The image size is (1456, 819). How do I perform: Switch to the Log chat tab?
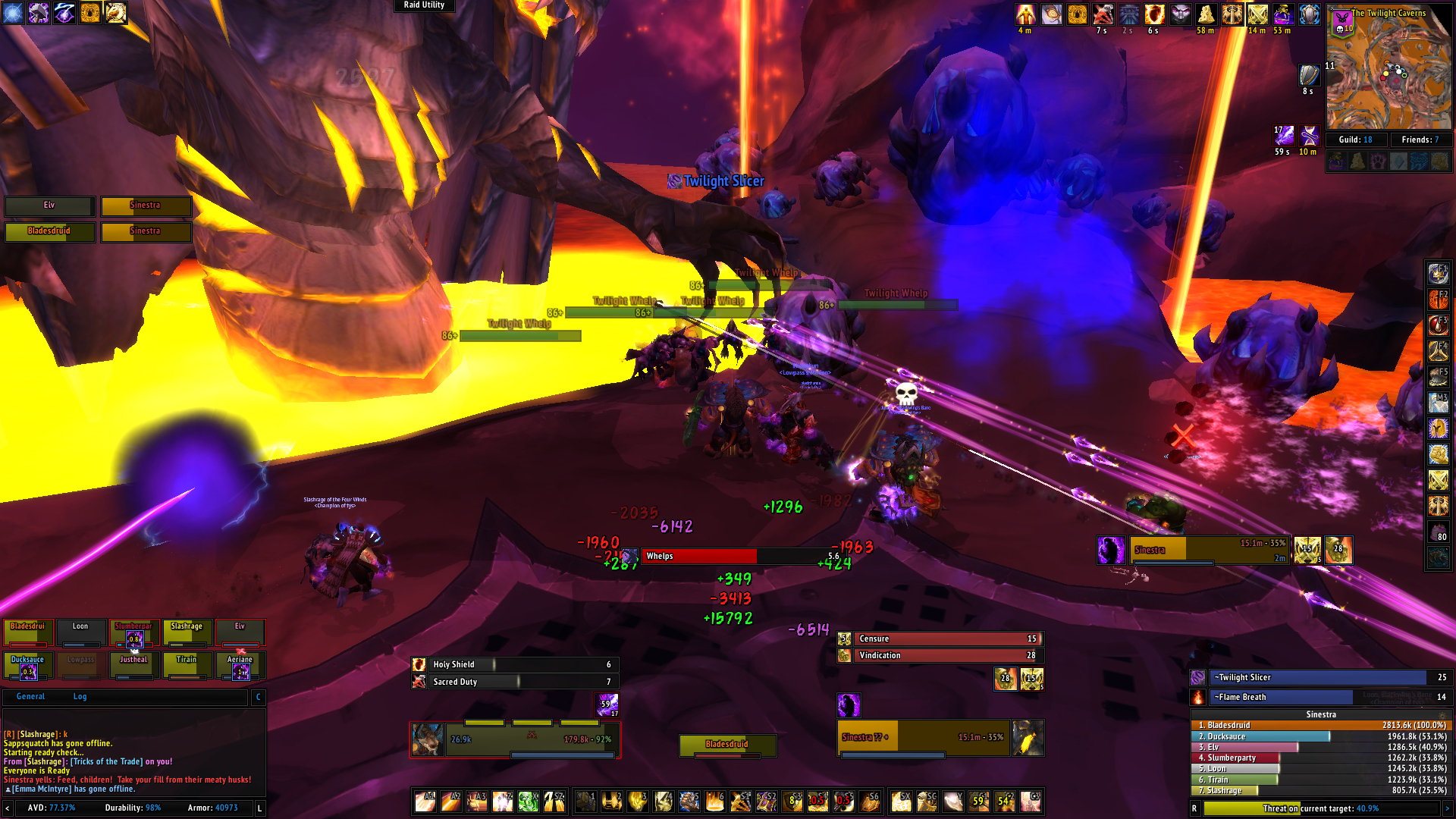coord(80,696)
